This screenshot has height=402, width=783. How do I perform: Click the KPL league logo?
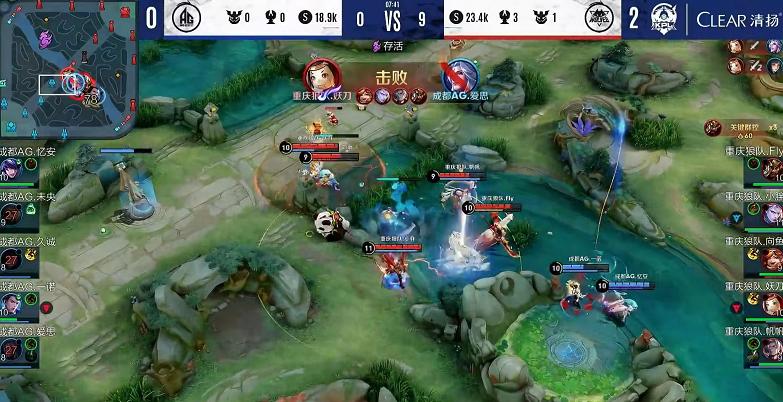click(666, 18)
